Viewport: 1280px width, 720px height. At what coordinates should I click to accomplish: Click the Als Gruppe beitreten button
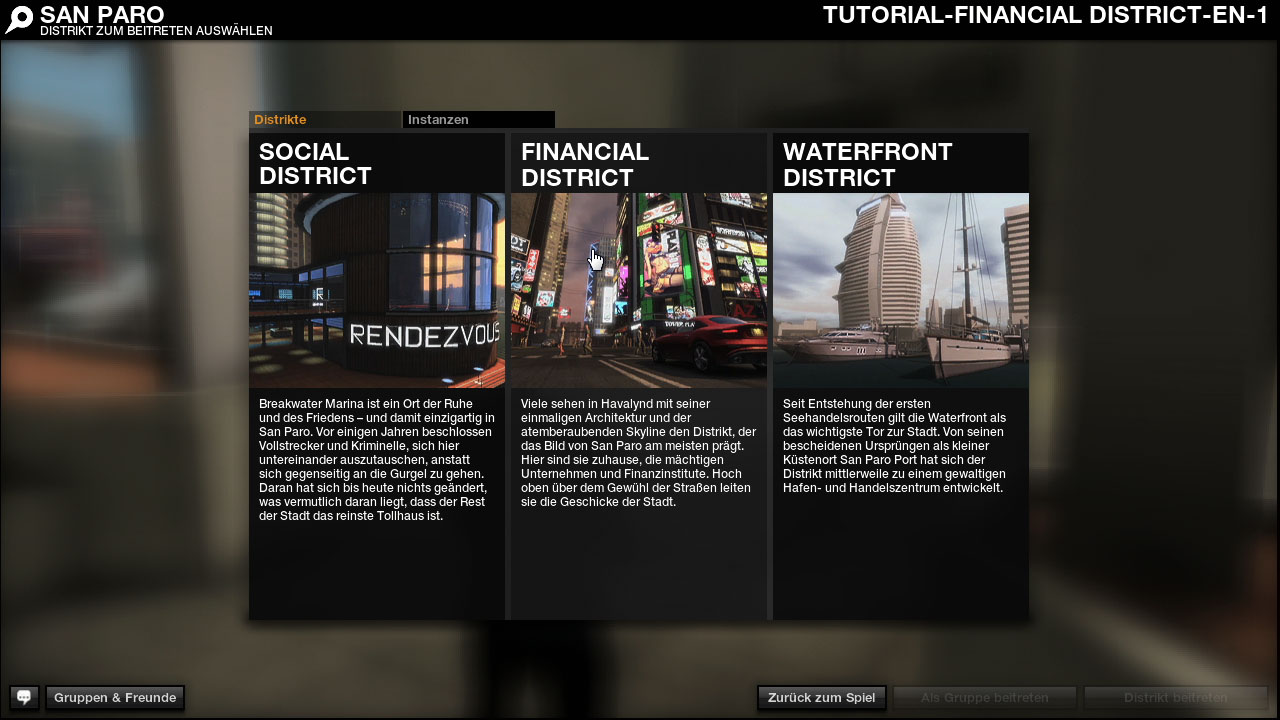pyautogui.click(x=984, y=698)
